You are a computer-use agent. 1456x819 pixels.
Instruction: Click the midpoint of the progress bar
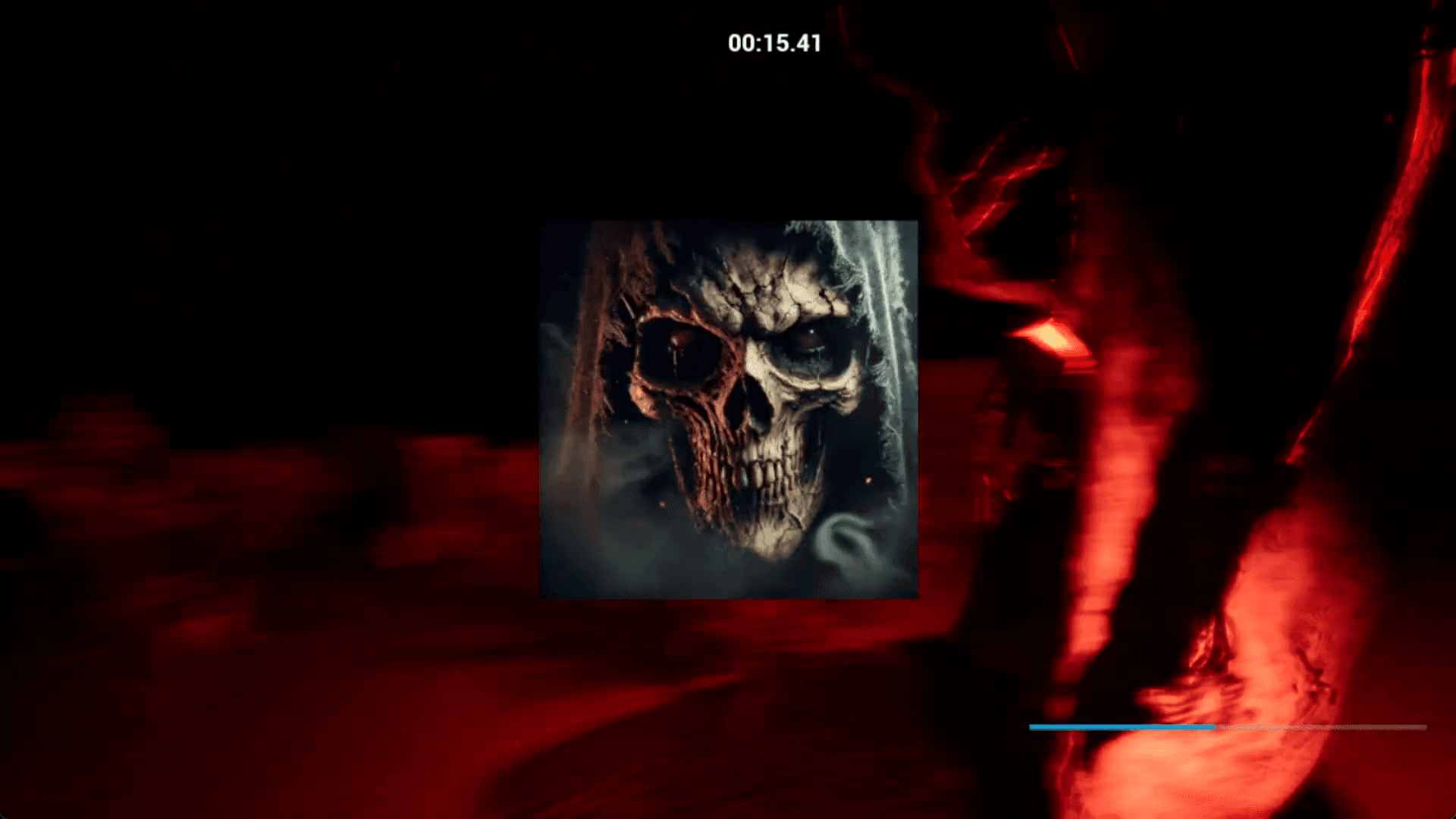click(1228, 726)
